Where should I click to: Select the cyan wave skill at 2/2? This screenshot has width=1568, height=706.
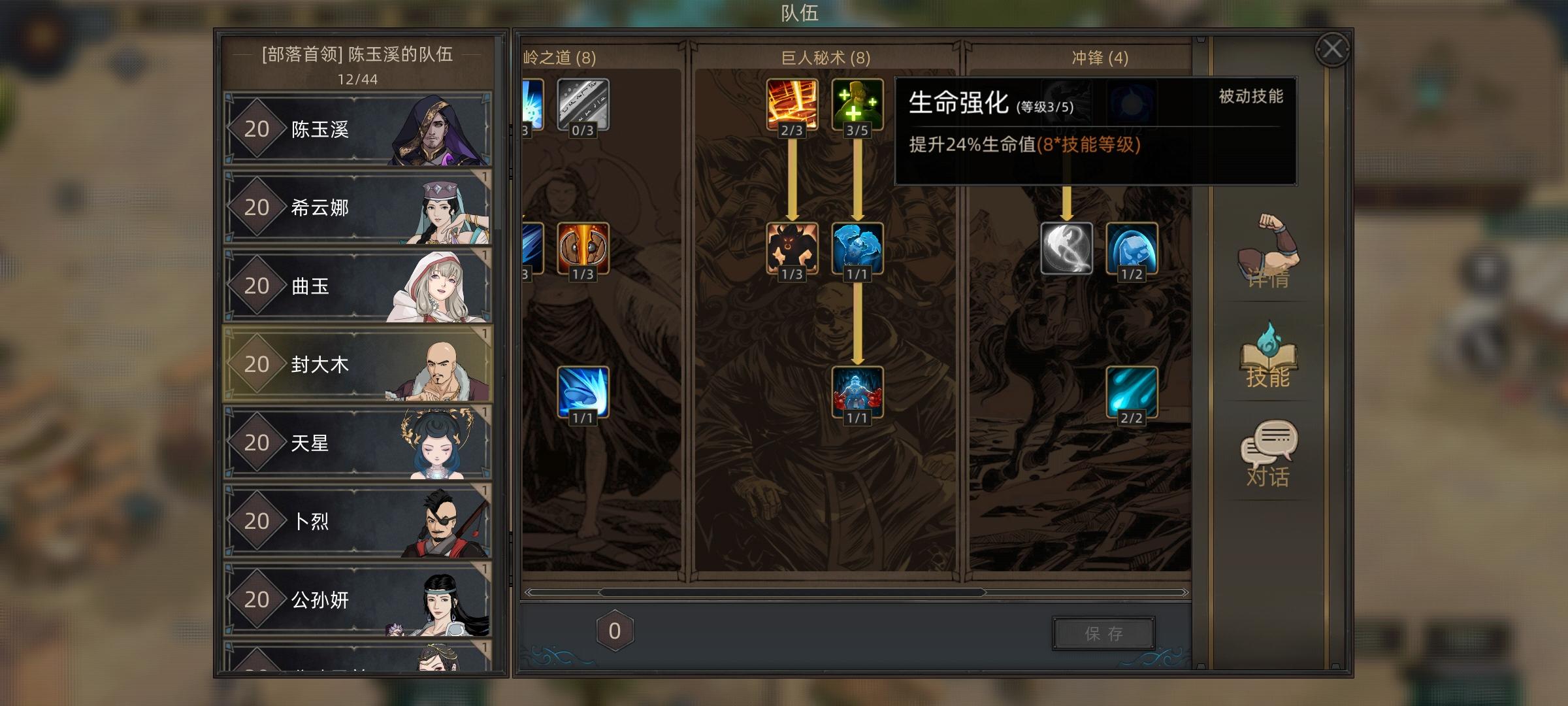click(x=1132, y=392)
